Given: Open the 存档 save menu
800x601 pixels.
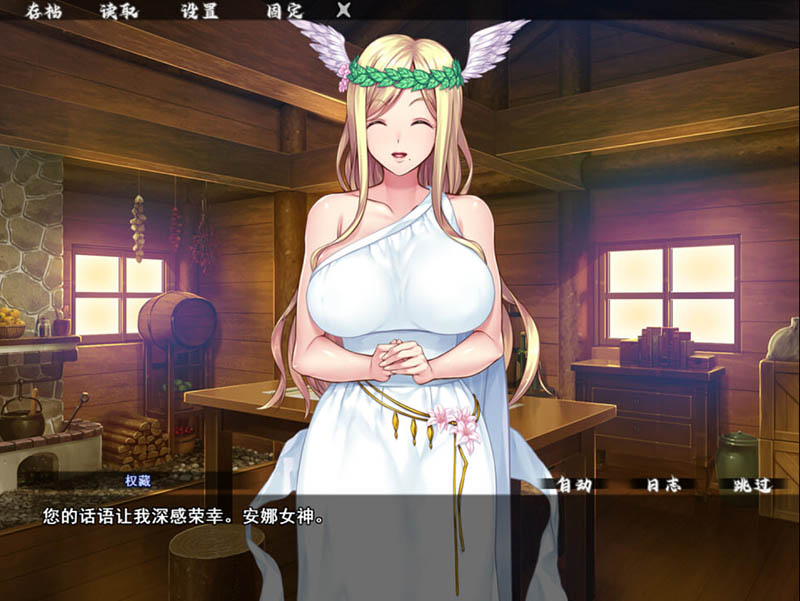Looking at the screenshot, I should tap(45, 11).
